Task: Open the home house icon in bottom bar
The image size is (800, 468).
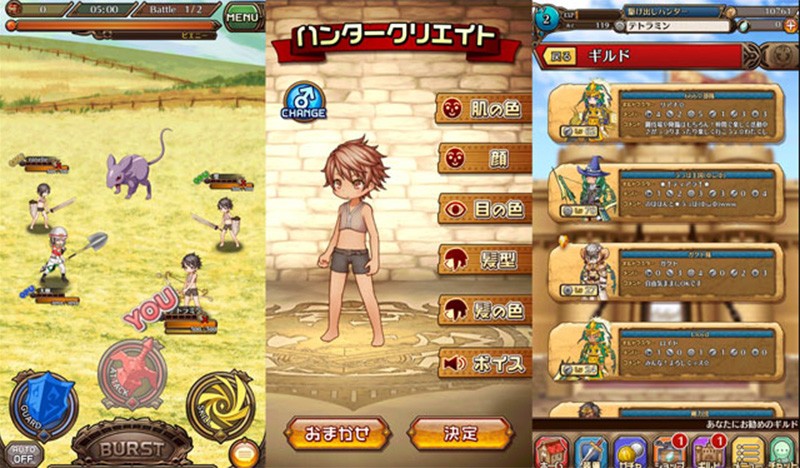Action: tap(551, 452)
